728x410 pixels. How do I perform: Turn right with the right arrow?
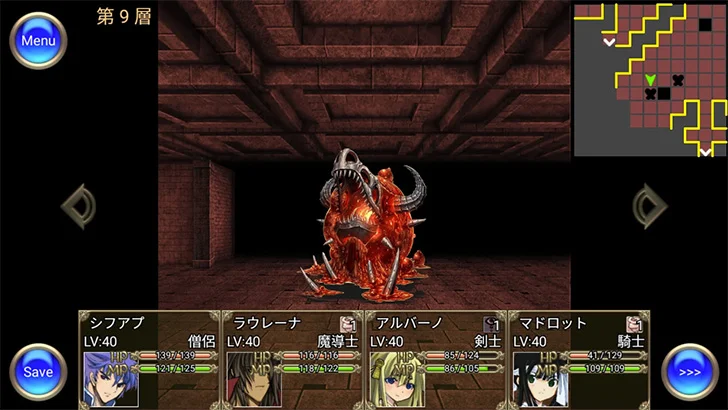[650, 207]
